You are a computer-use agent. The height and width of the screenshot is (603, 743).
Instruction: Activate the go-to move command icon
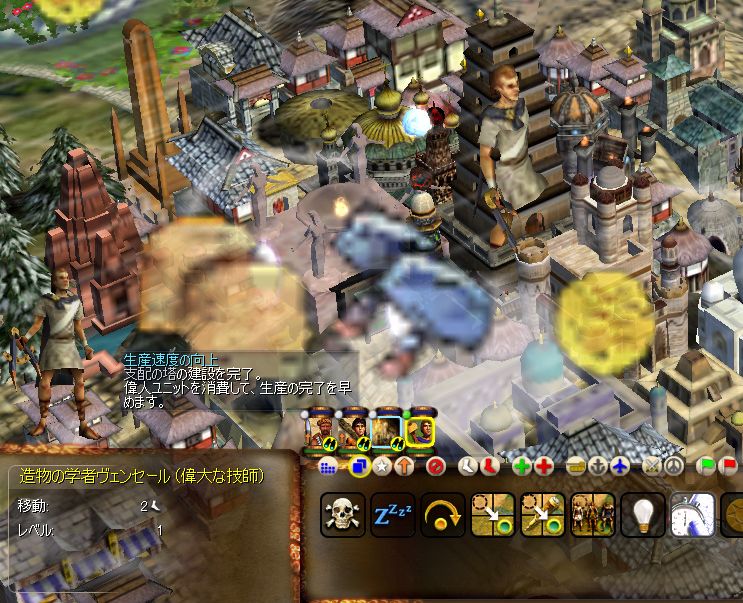tap(492, 514)
